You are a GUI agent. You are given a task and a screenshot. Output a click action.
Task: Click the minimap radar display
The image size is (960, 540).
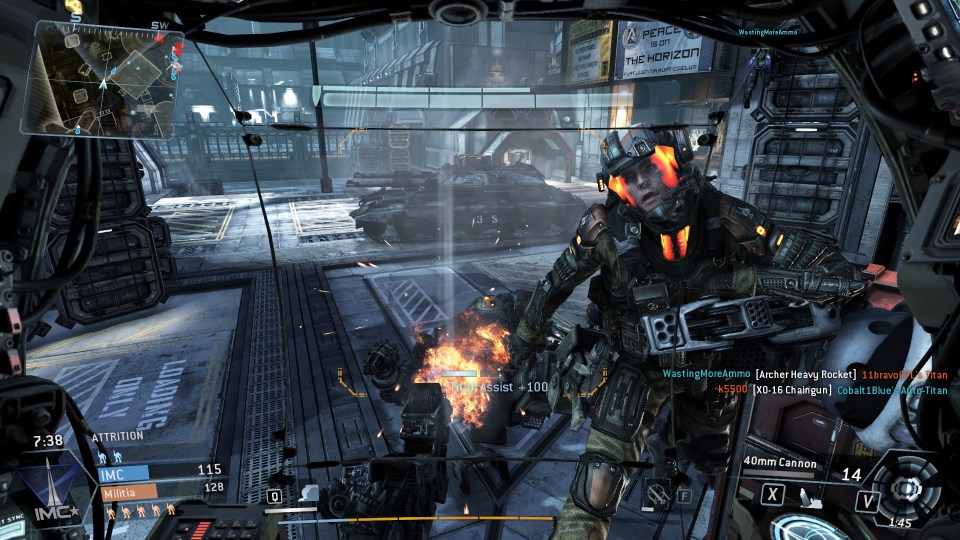[103, 77]
